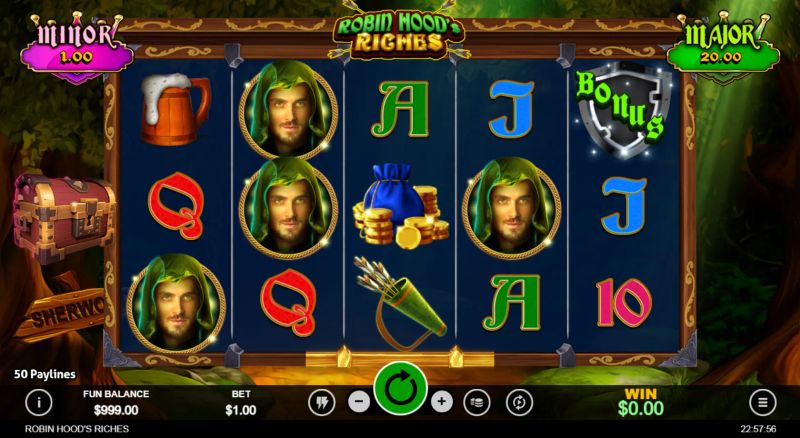Open bet options with the coin stack icon
This screenshot has width=800, height=438.
tap(479, 402)
